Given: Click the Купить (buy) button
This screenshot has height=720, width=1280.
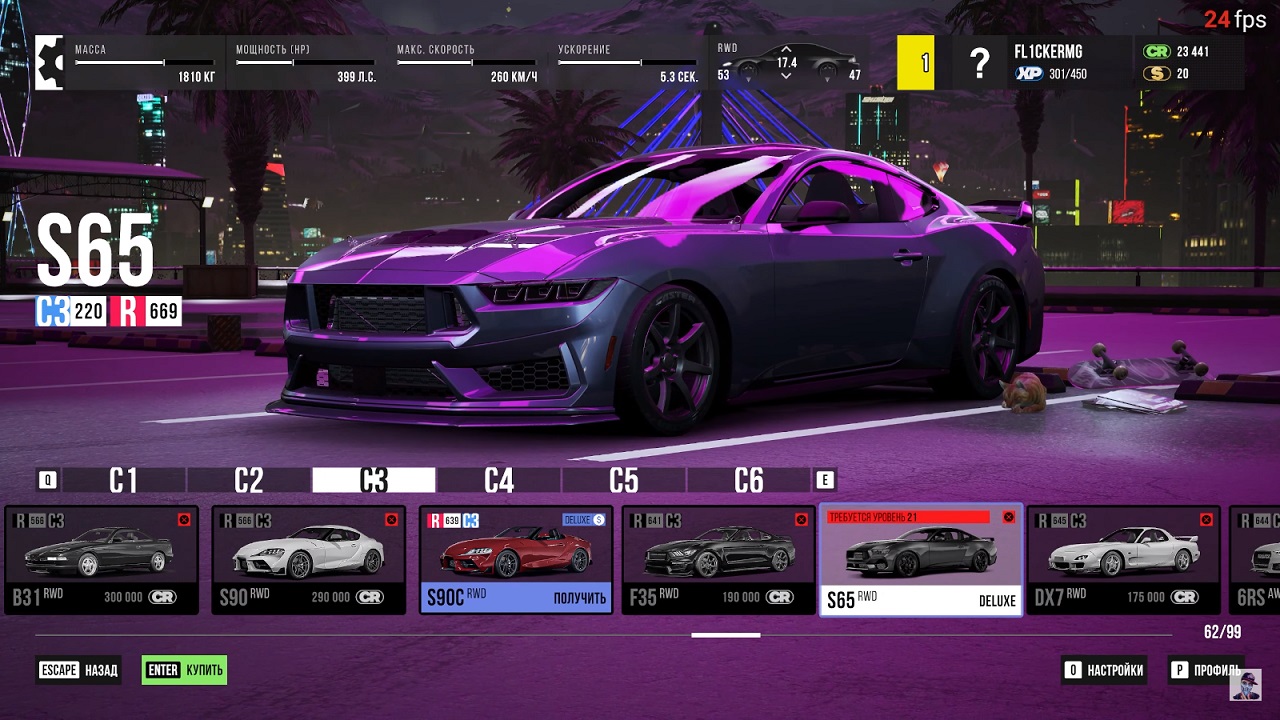Looking at the screenshot, I should [185, 670].
